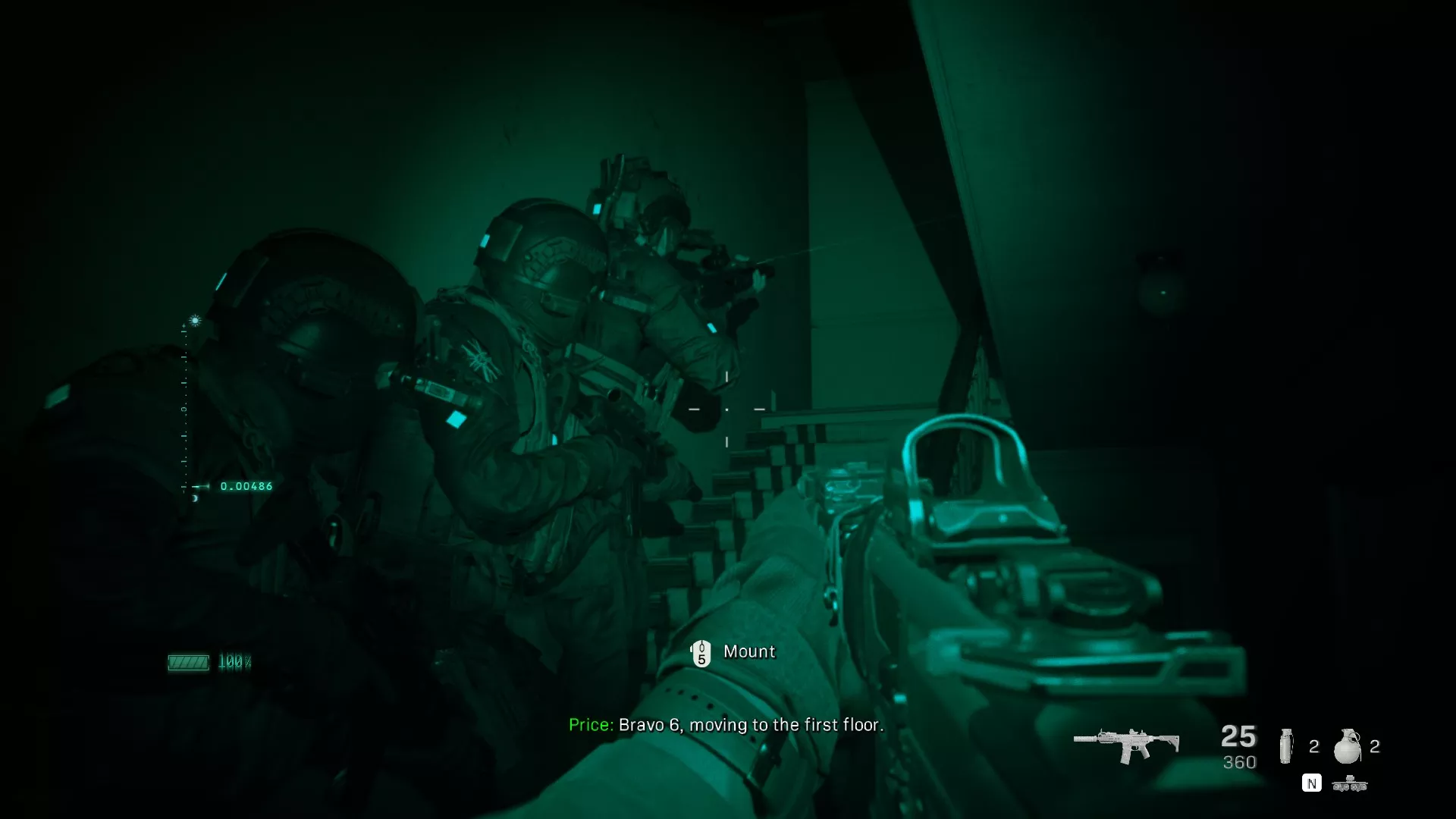Select the flashbang tactical equipment icon

click(x=1287, y=746)
